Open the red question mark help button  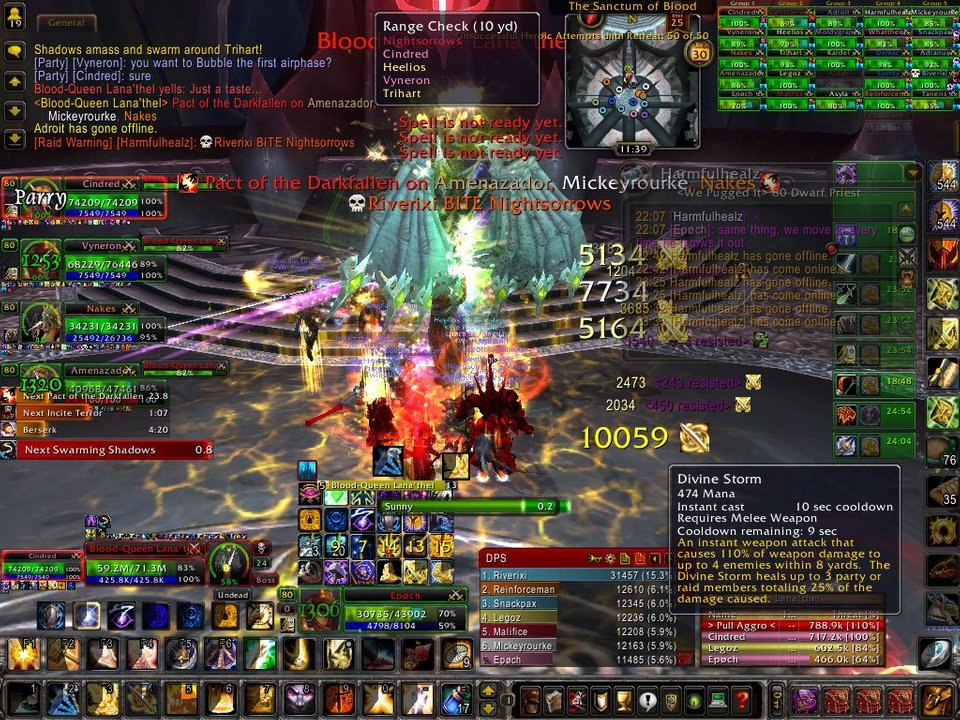click(741, 699)
